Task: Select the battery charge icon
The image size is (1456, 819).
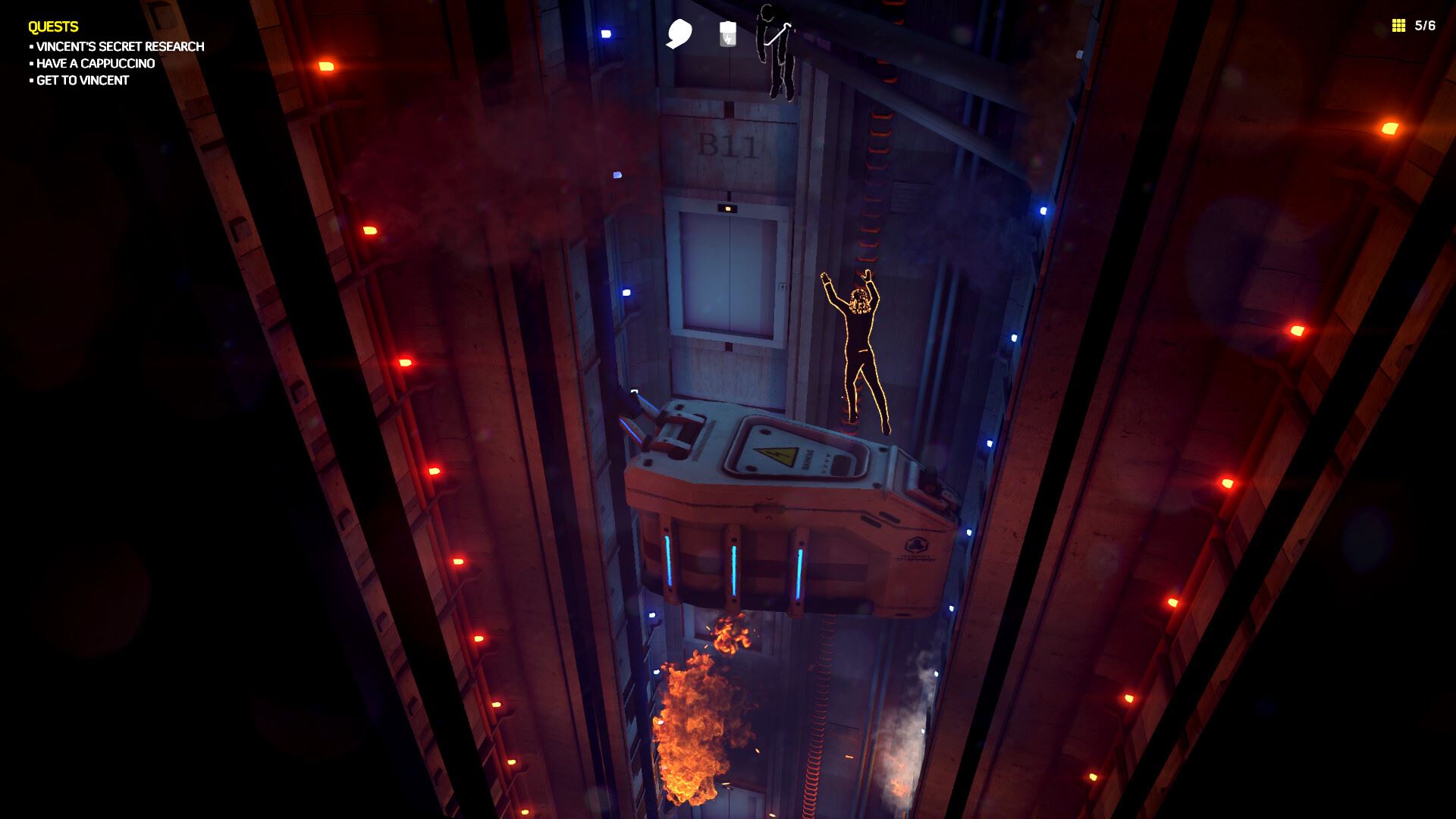Action: (727, 33)
